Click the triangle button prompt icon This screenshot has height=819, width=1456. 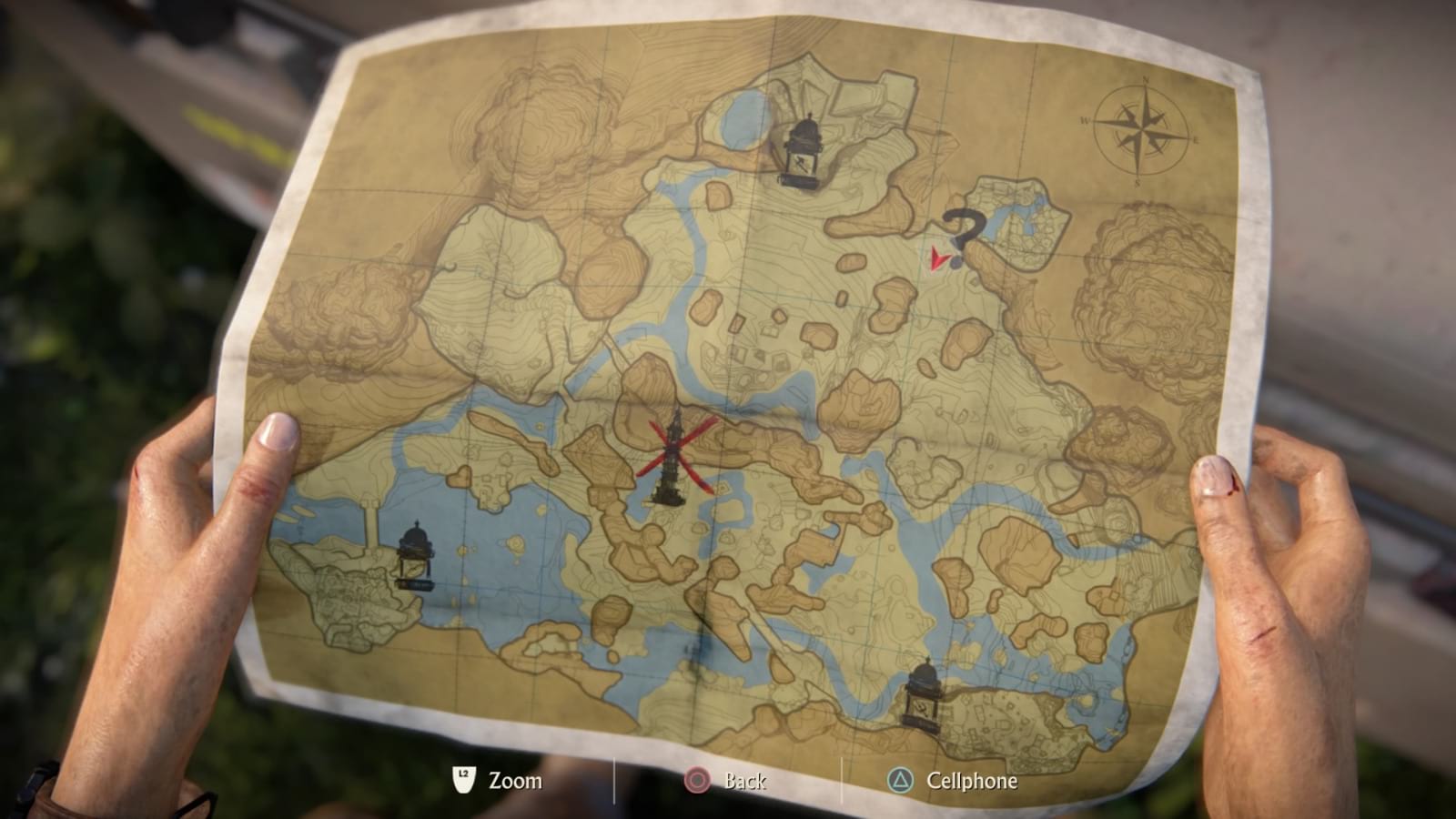click(x=902, y=780)
